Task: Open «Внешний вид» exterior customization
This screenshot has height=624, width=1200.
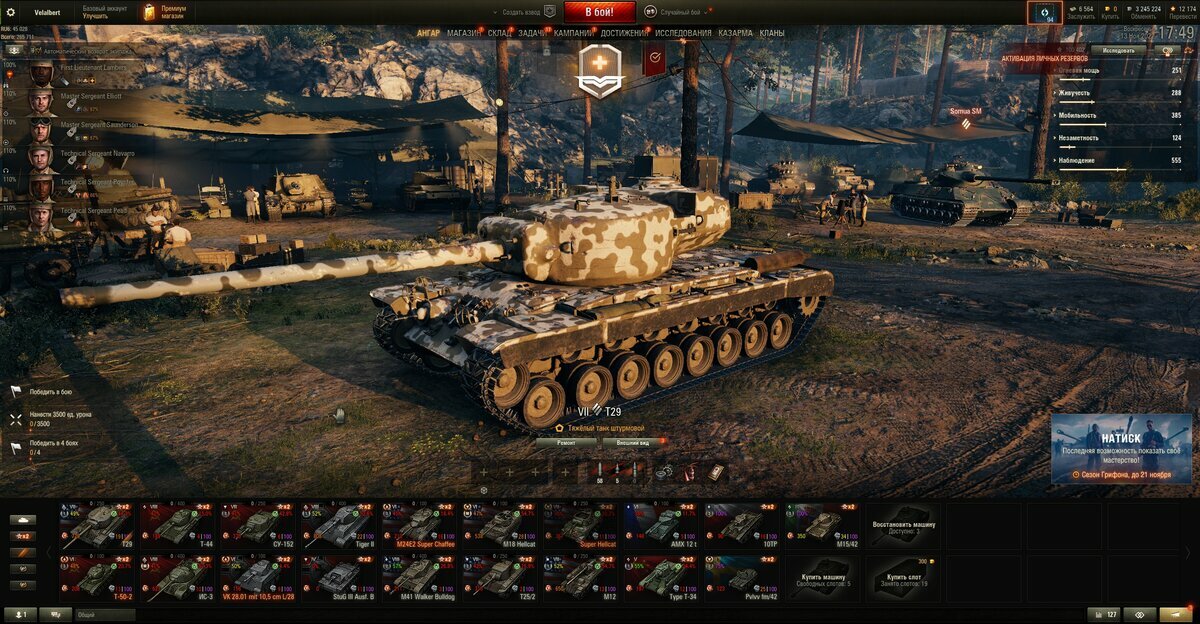Action: point(632,441)
